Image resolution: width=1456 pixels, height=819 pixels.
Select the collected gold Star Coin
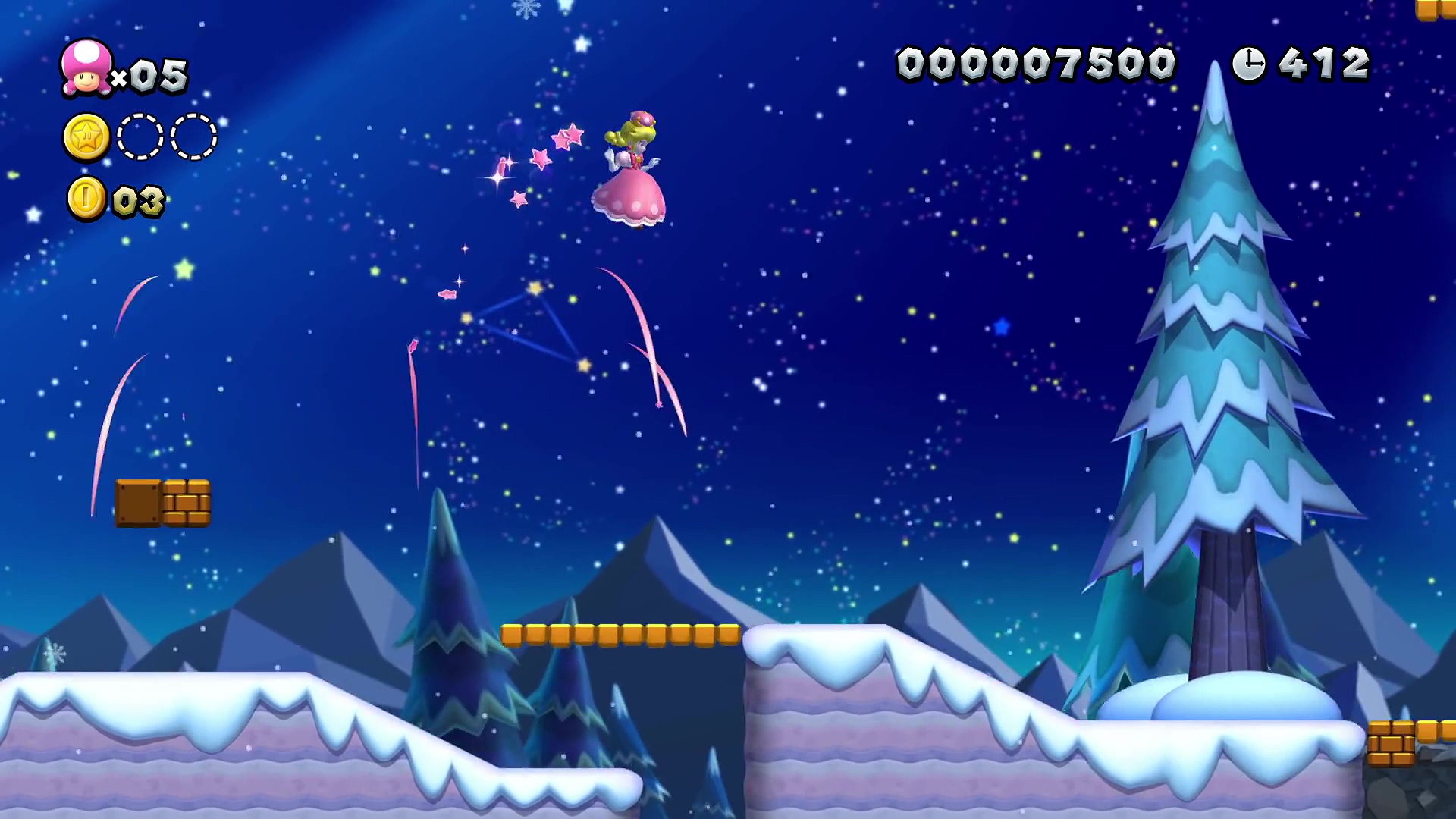click(86, 137)
